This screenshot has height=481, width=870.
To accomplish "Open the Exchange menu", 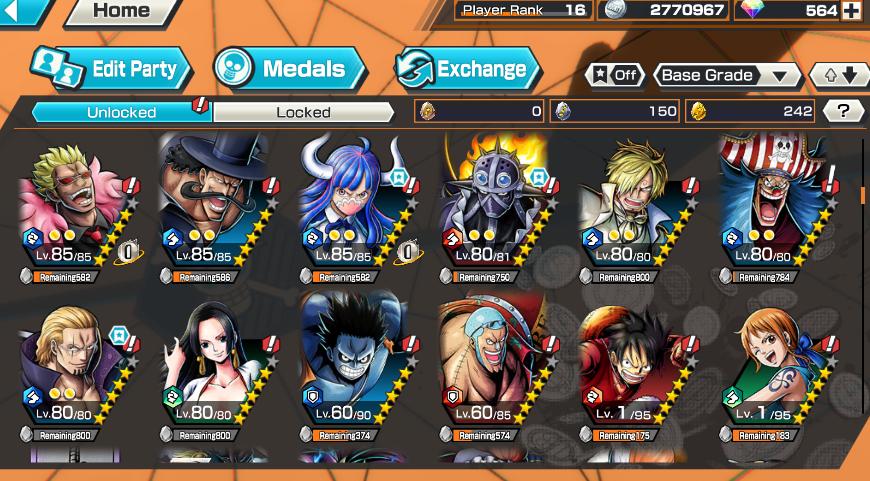I will click(467, 69).
